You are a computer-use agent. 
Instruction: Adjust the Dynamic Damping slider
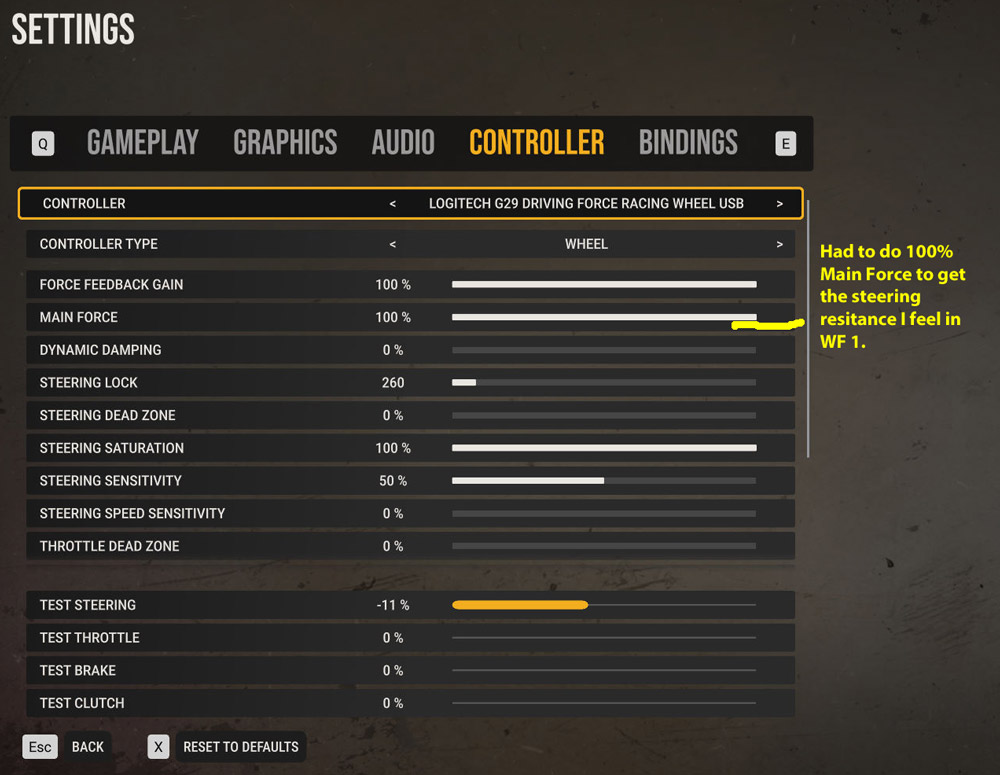pyautogui.click(x=604, y=350)
